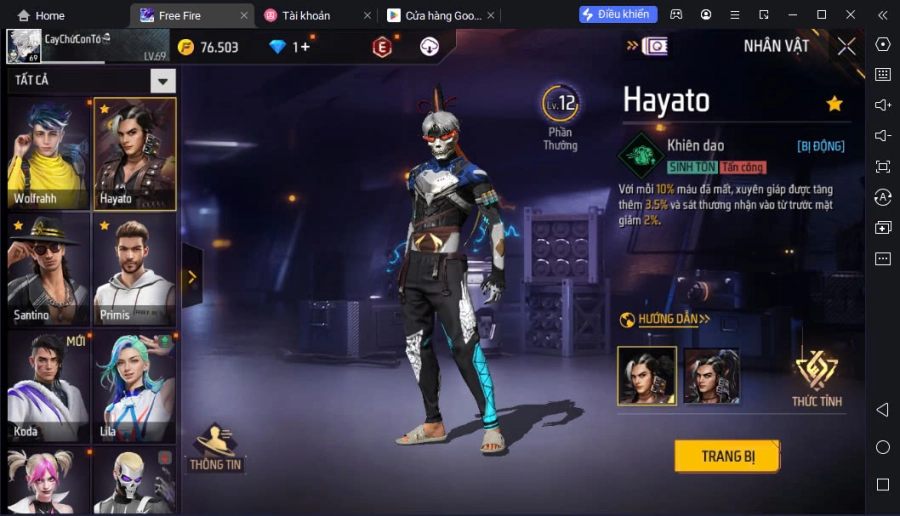Show character details via THÔNG TIN
Viewport: 900px width, 516px height.
tap(215, 448)
